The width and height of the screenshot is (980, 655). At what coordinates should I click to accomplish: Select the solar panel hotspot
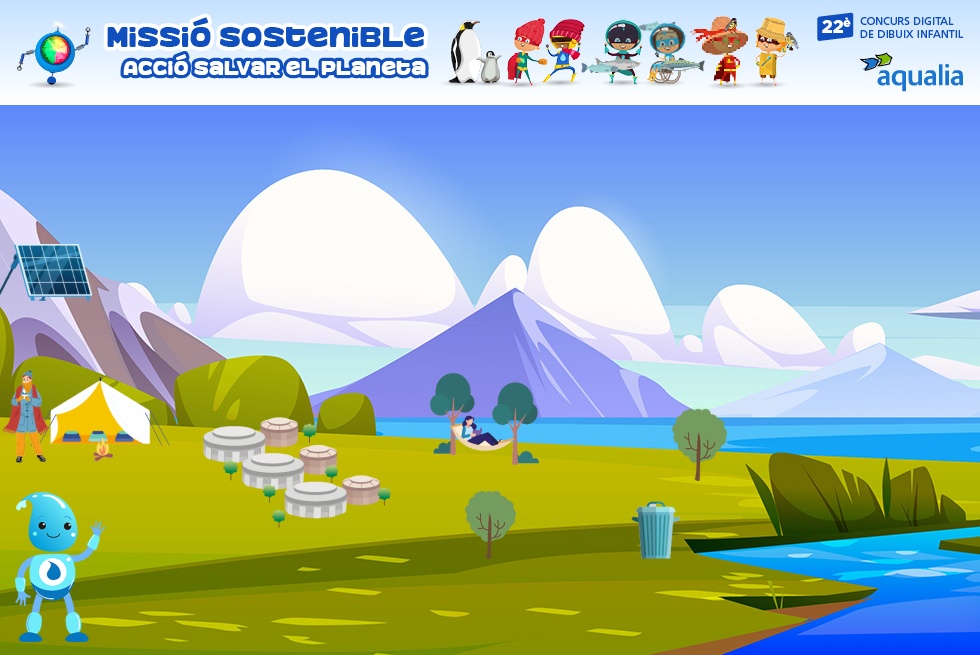pos(54,270)
